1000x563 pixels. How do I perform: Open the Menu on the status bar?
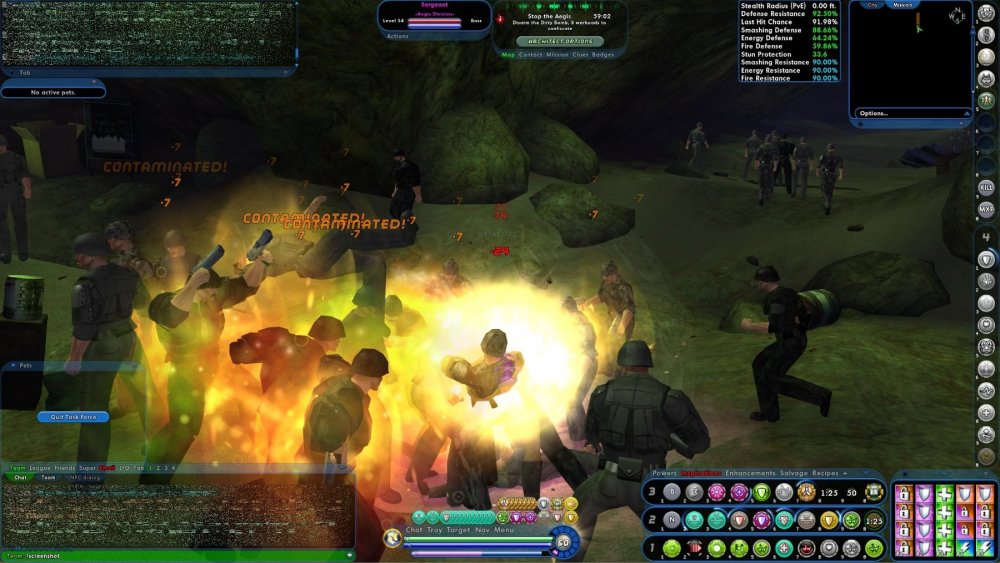(505, 529)
